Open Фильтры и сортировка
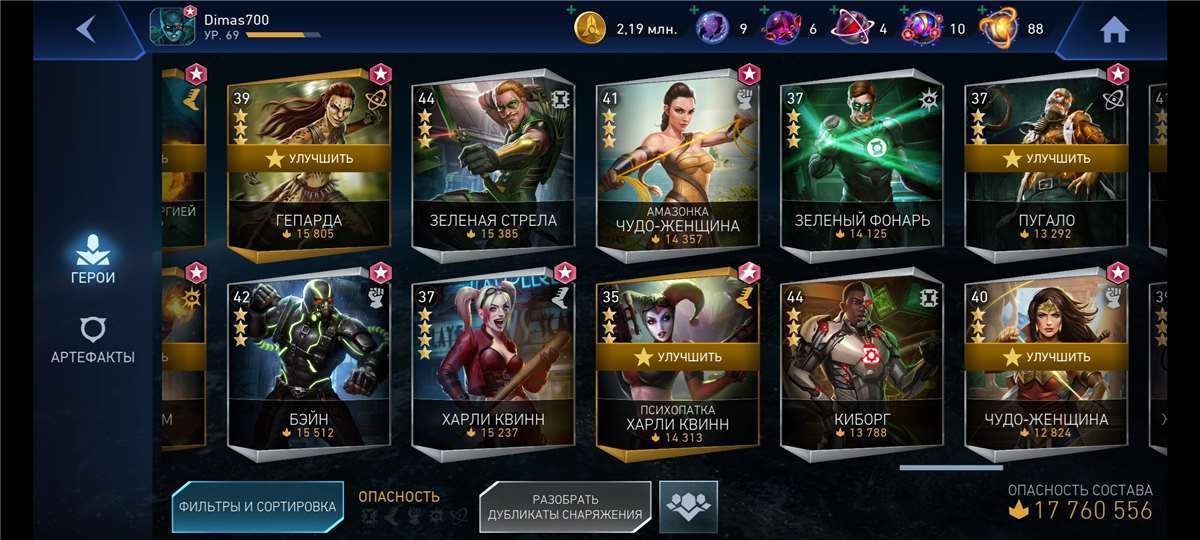Screen dimensions: 1200x540 [x=257, y=506]
